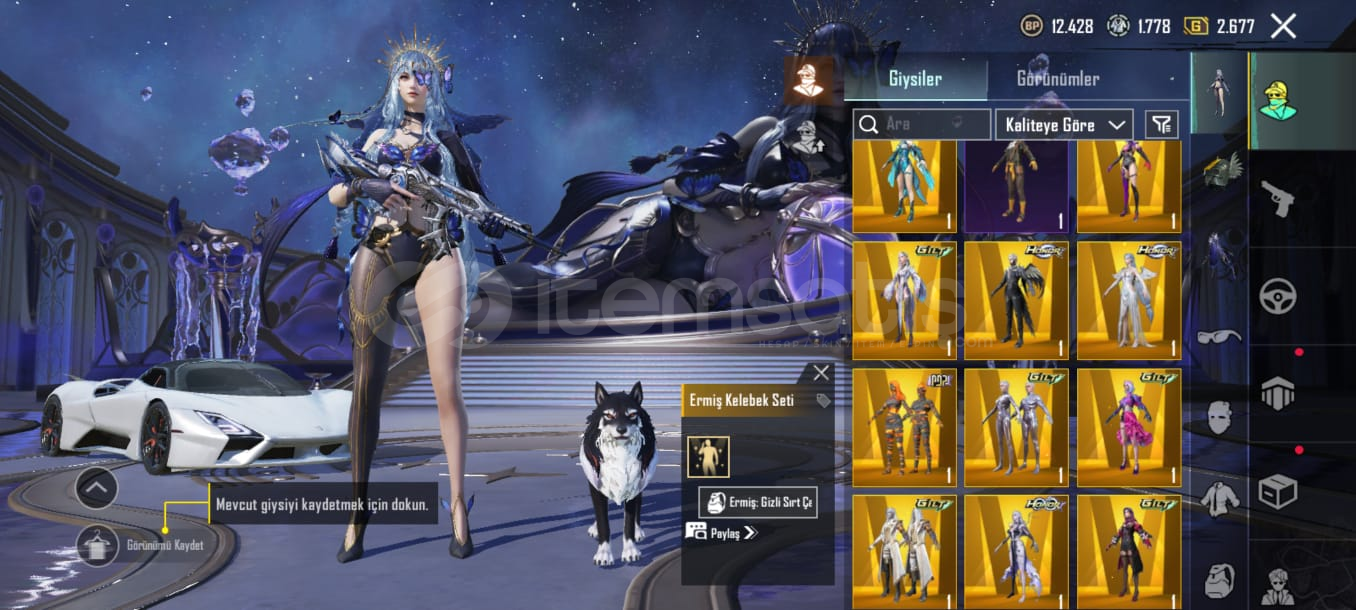This screenshot has height=610, width=1356.
Task: Switch to the Giysiler tab
Action: point(915,79)
